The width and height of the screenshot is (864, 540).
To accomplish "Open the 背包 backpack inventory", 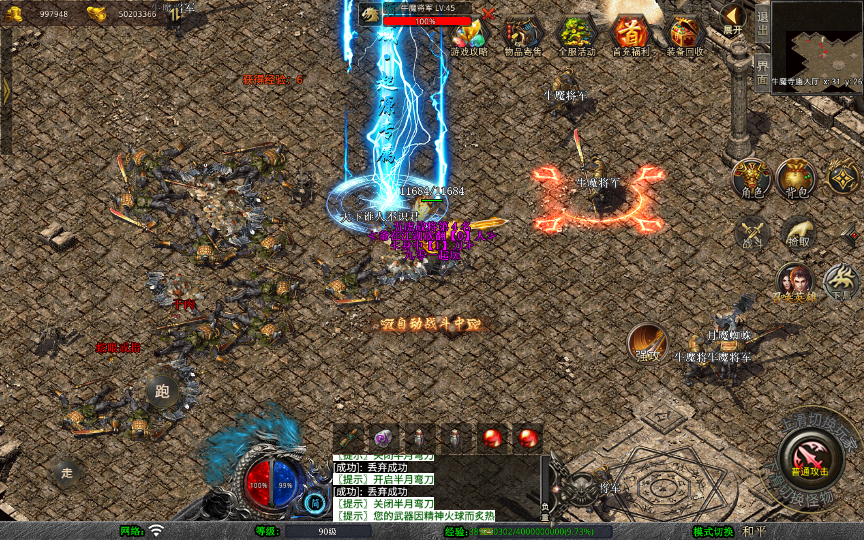I will 796,178.
